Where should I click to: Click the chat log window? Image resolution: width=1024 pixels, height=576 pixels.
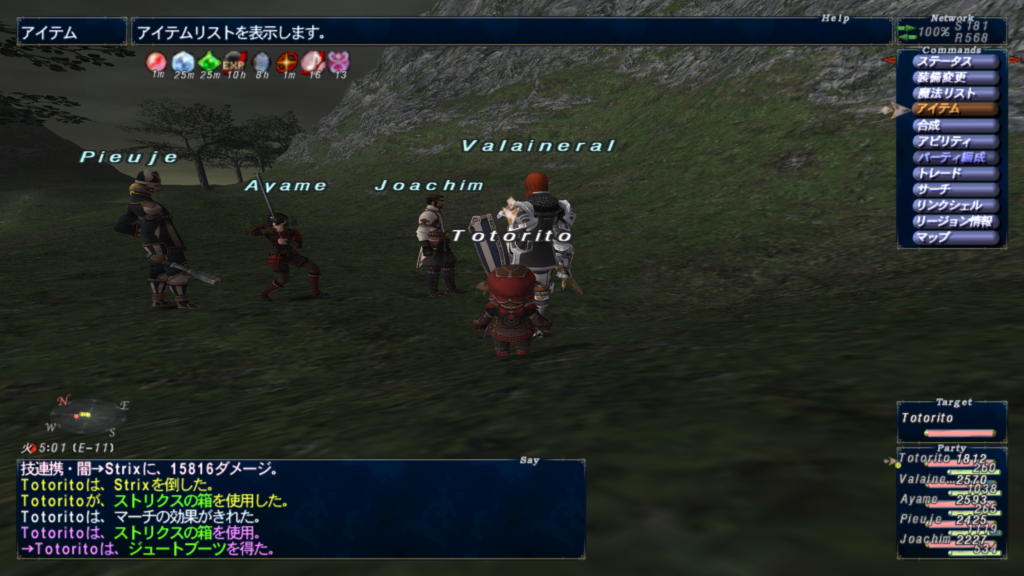[300, 508]
